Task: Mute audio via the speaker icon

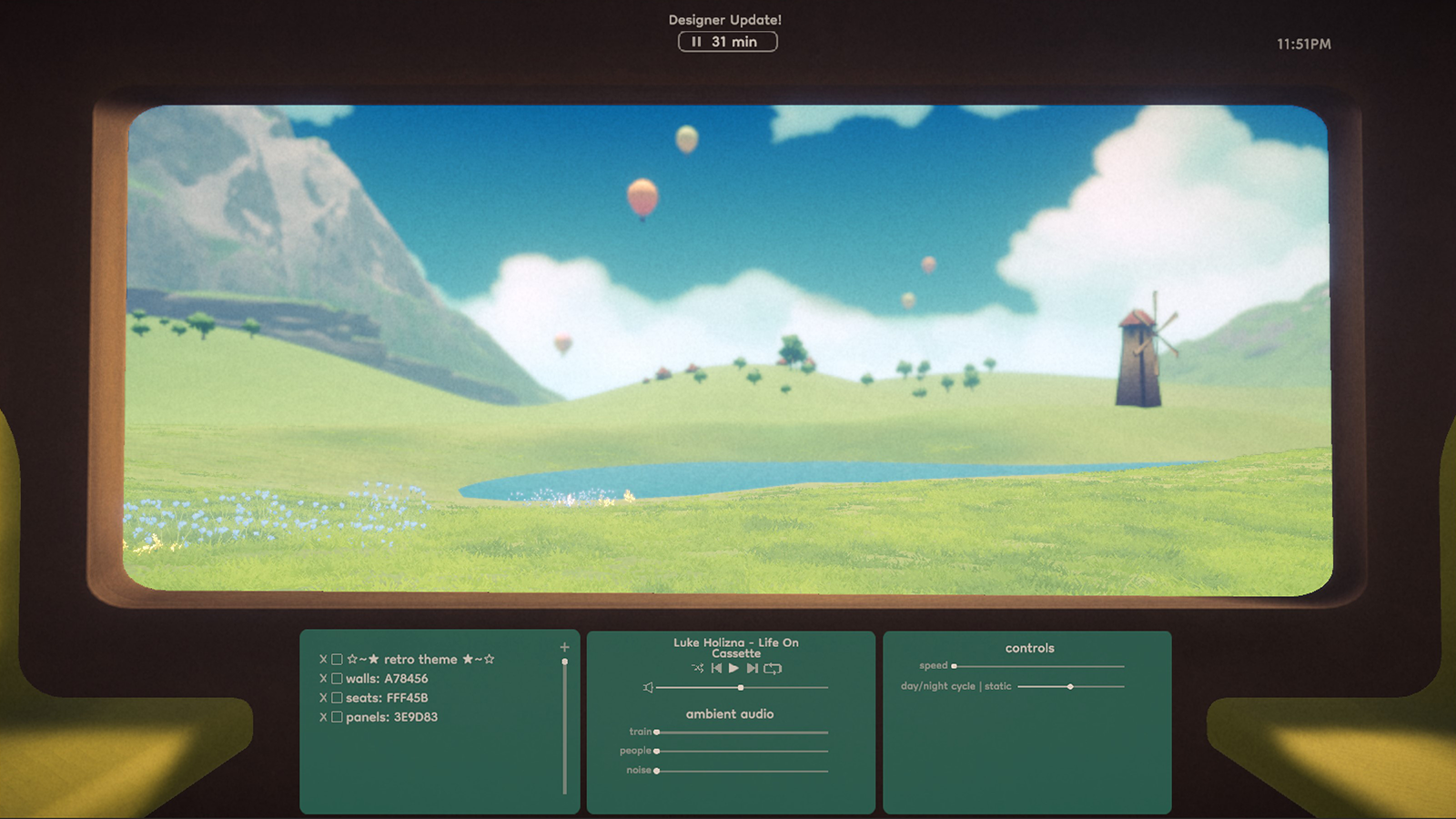Action: [x=647, y=687]
